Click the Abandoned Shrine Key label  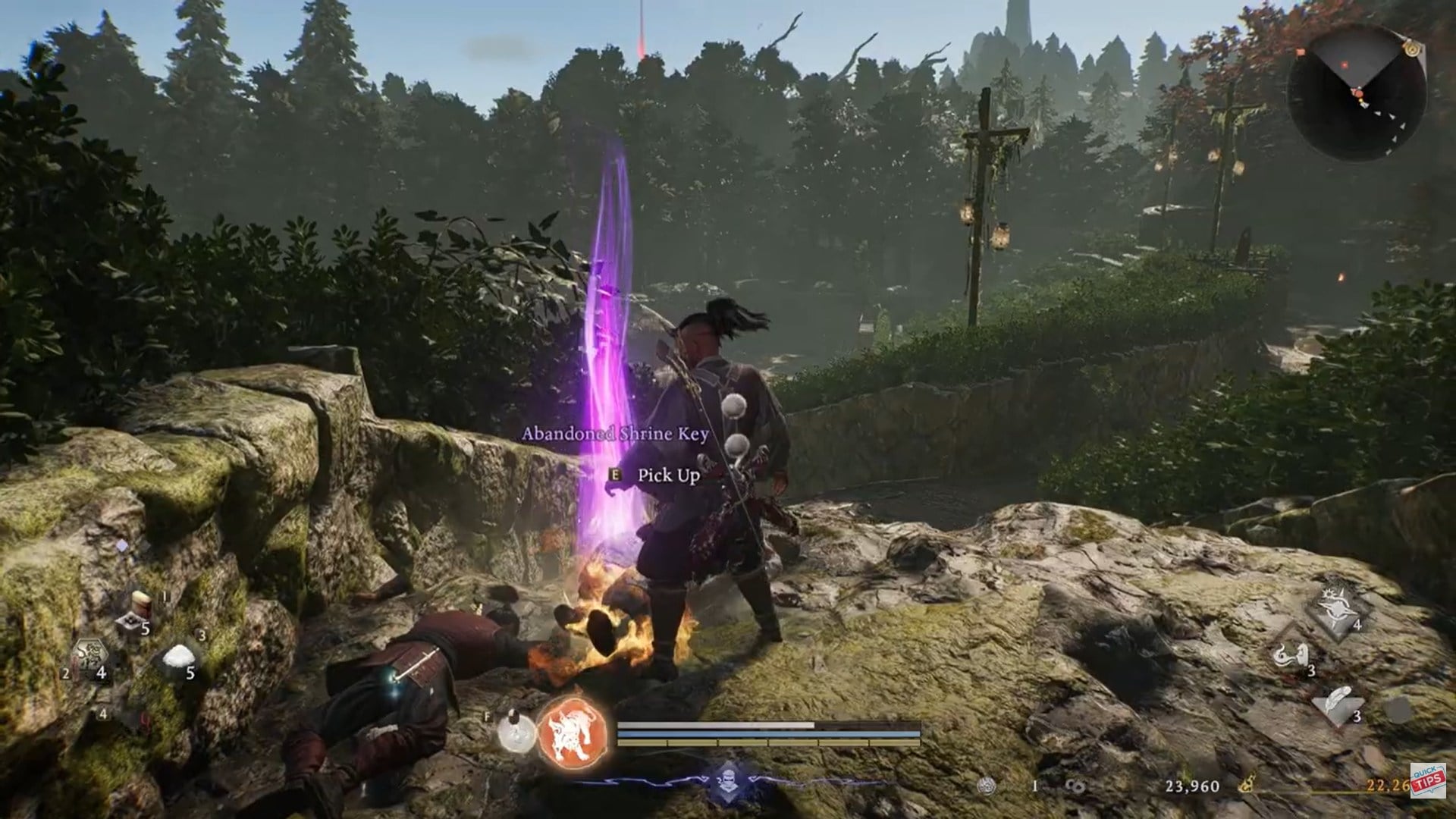[617, 434]
